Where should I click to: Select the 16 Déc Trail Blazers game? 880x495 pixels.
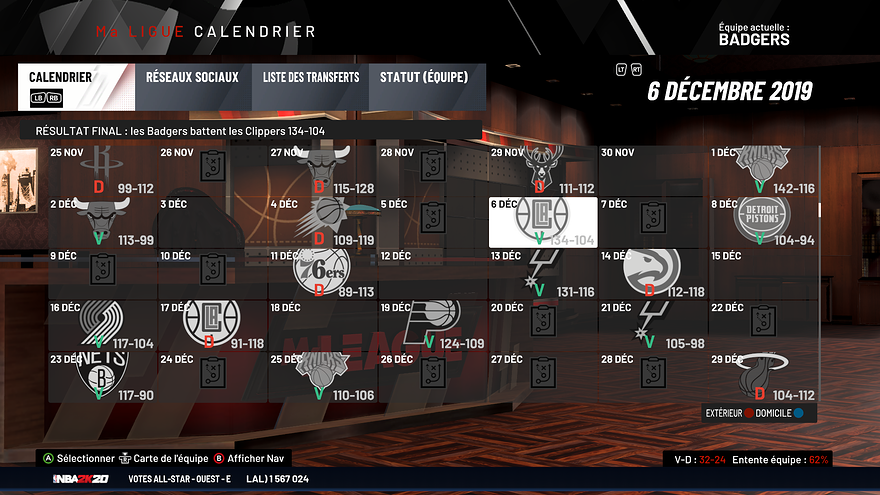(x=102, y=324)
